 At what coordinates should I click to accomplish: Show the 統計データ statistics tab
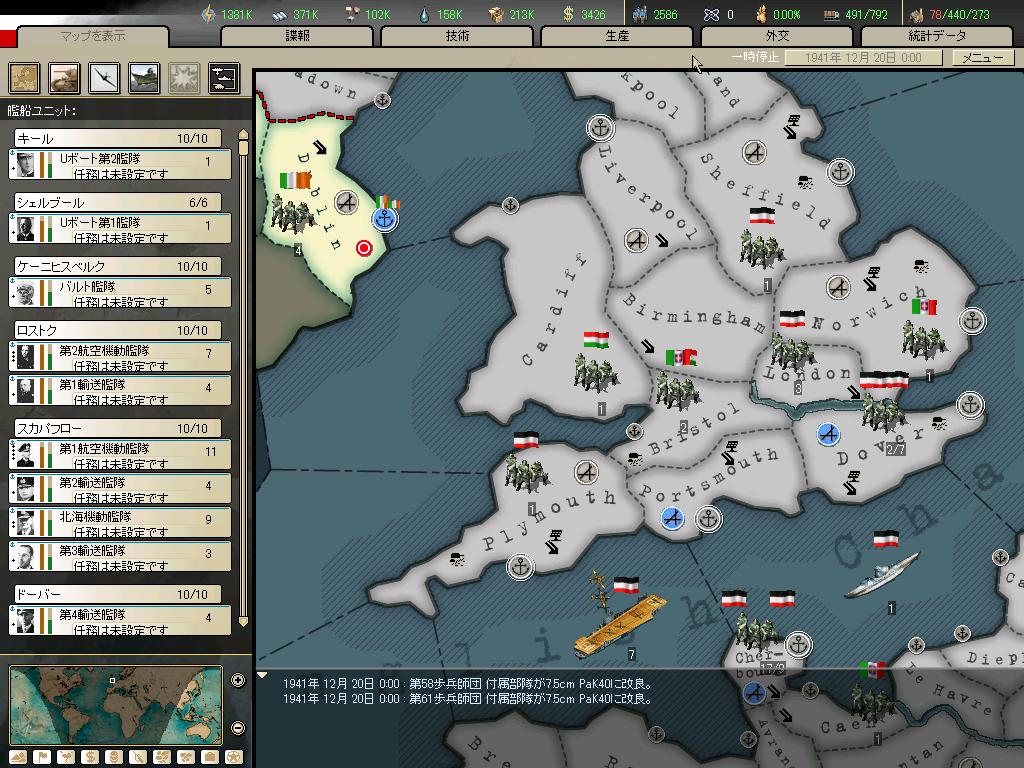937,36
